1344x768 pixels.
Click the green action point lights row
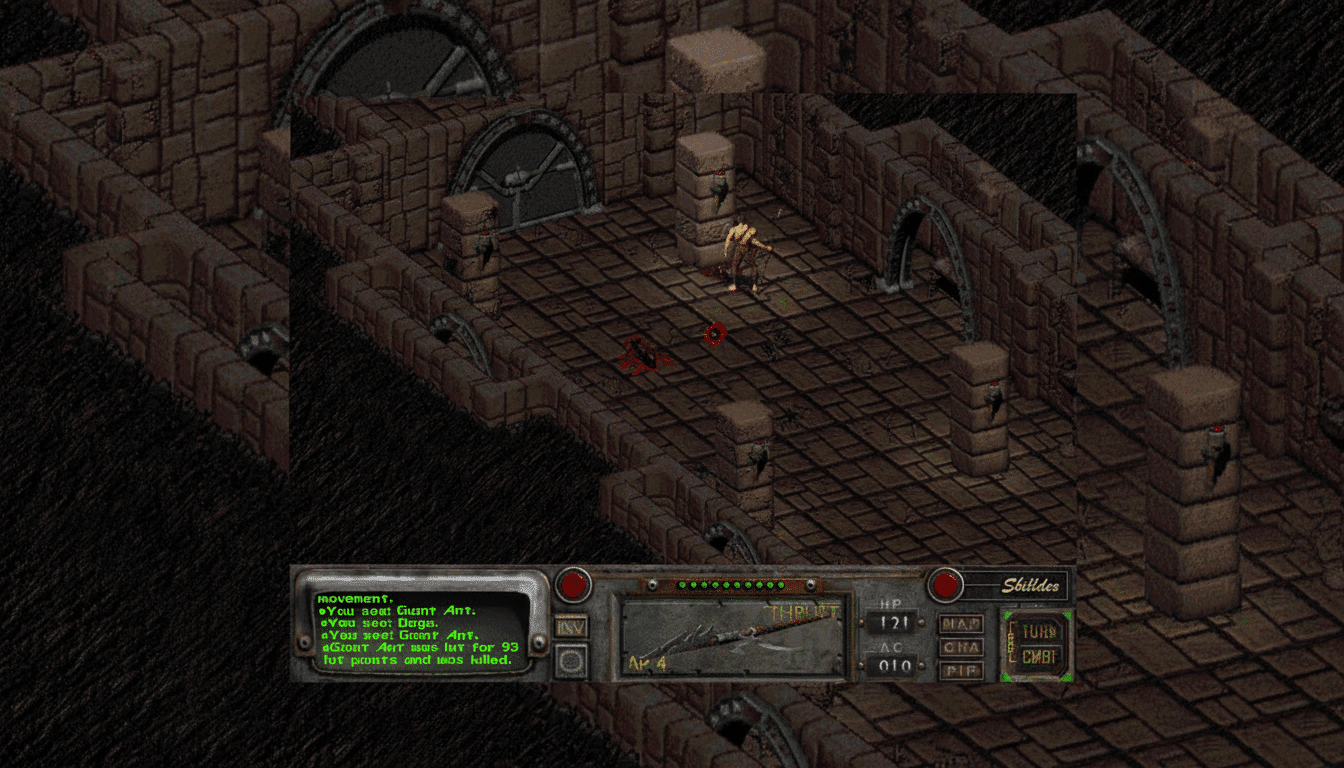730,585
